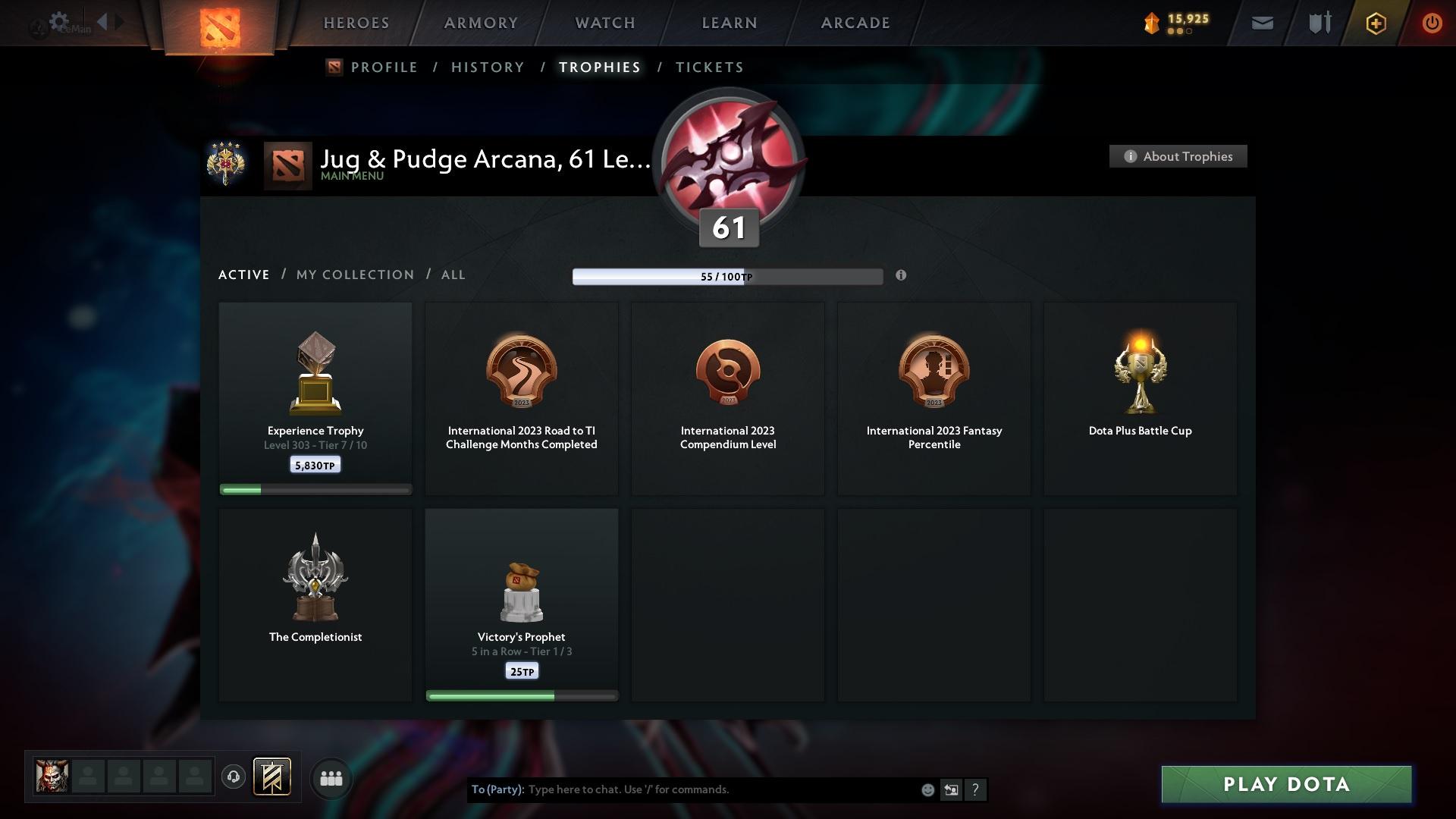1456x819 pixels.
Task: Open your mail inbox envelope icon
Action: tap(1261, 23)
